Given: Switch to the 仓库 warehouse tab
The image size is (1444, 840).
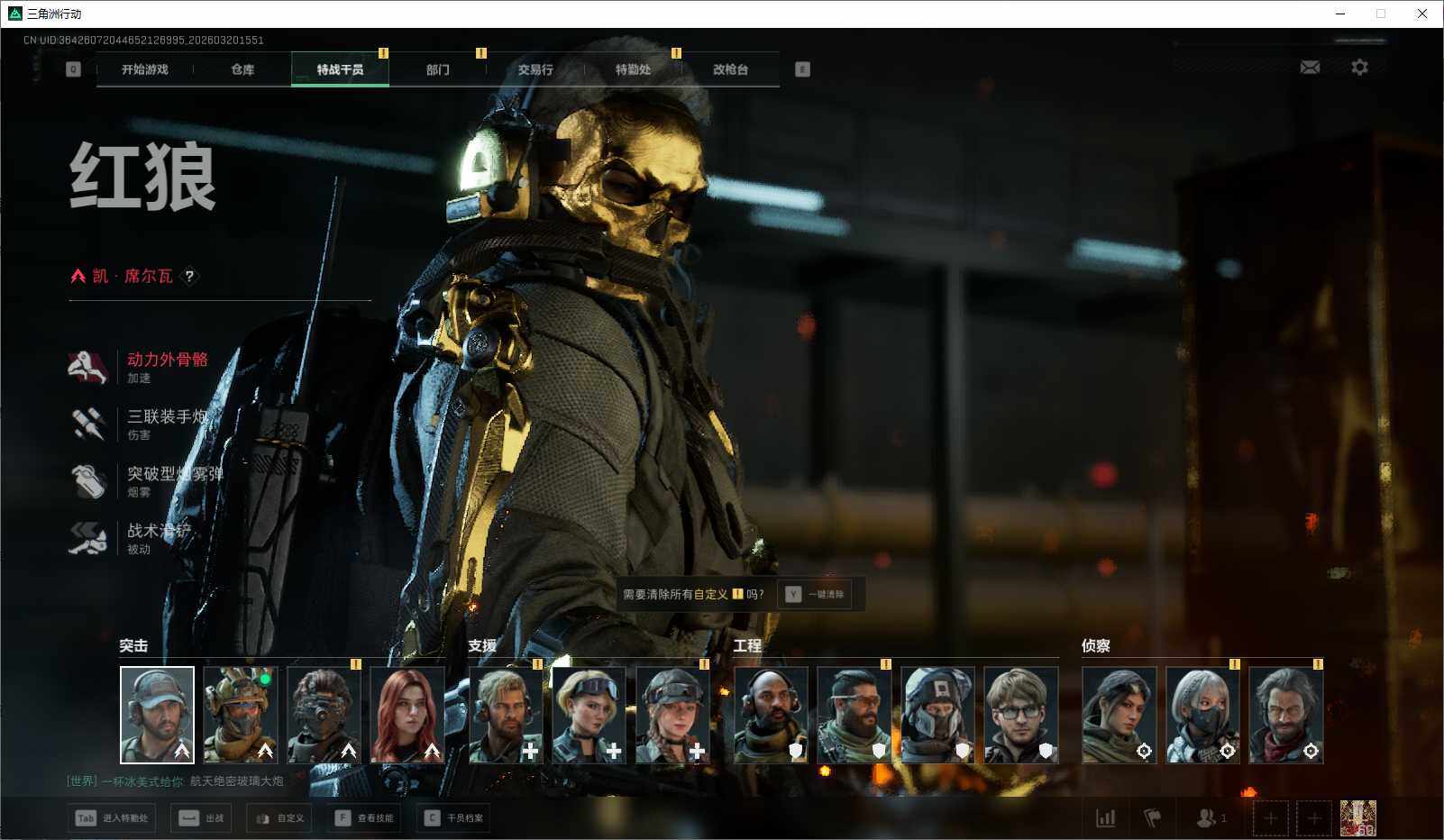Looking at the screenshot, I should click(x=242, y=69).
